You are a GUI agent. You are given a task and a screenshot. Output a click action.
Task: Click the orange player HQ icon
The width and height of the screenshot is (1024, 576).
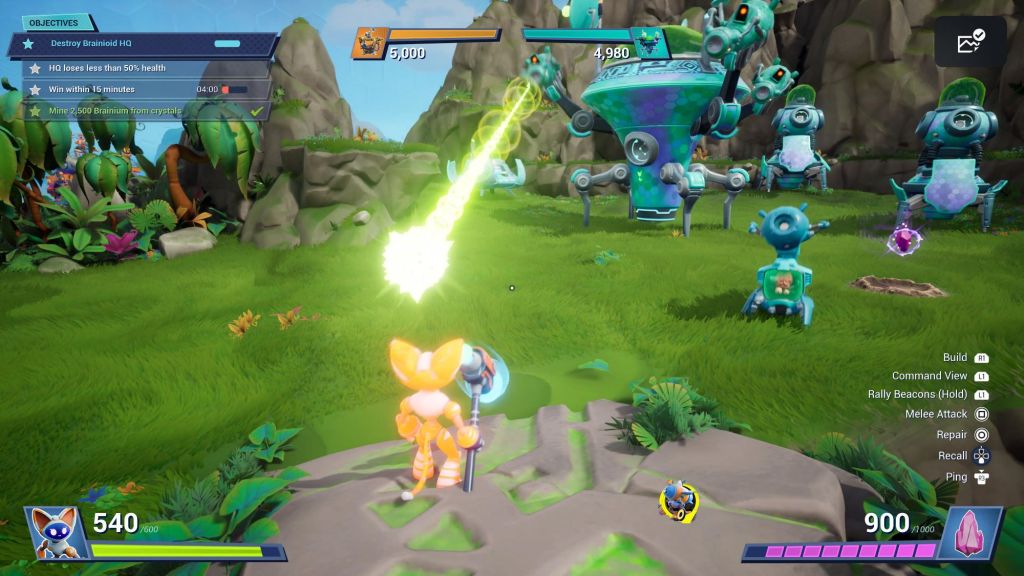[x=369, y=43]
